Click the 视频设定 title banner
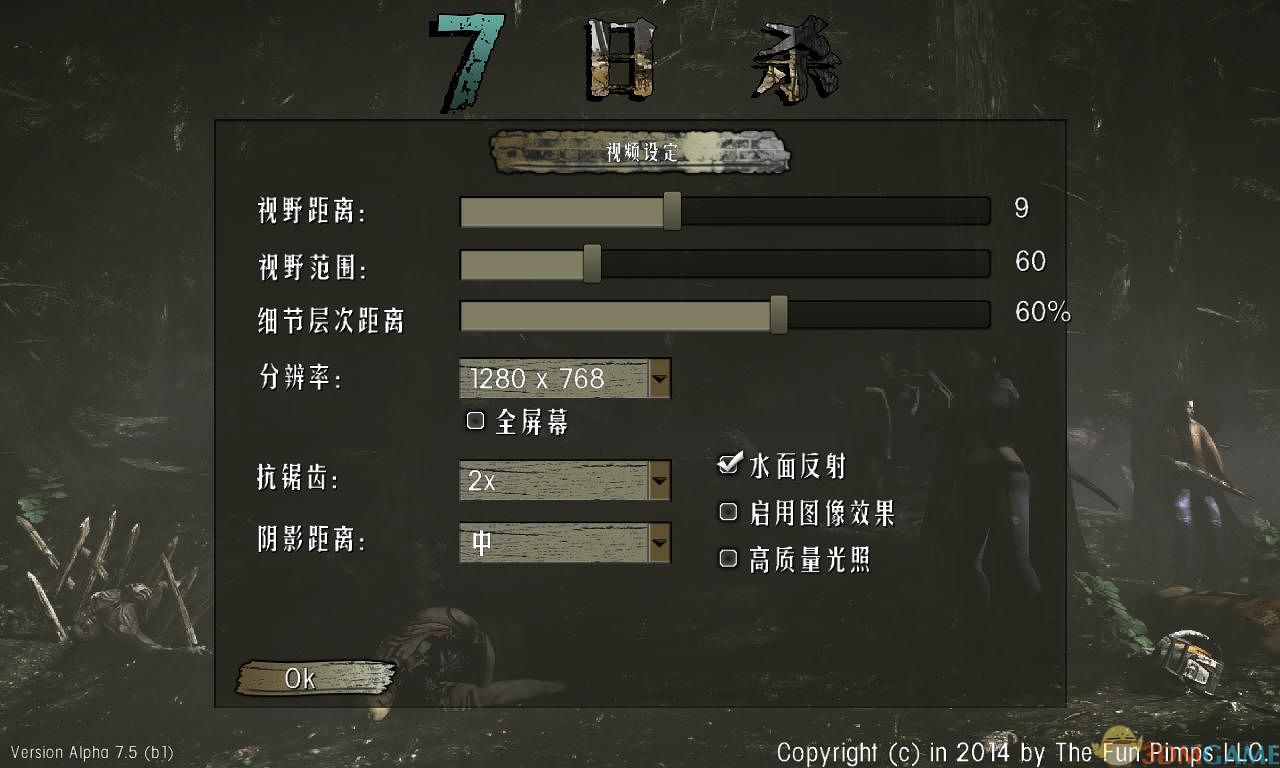The image size is (1280, 768). [x=638, y=155]
